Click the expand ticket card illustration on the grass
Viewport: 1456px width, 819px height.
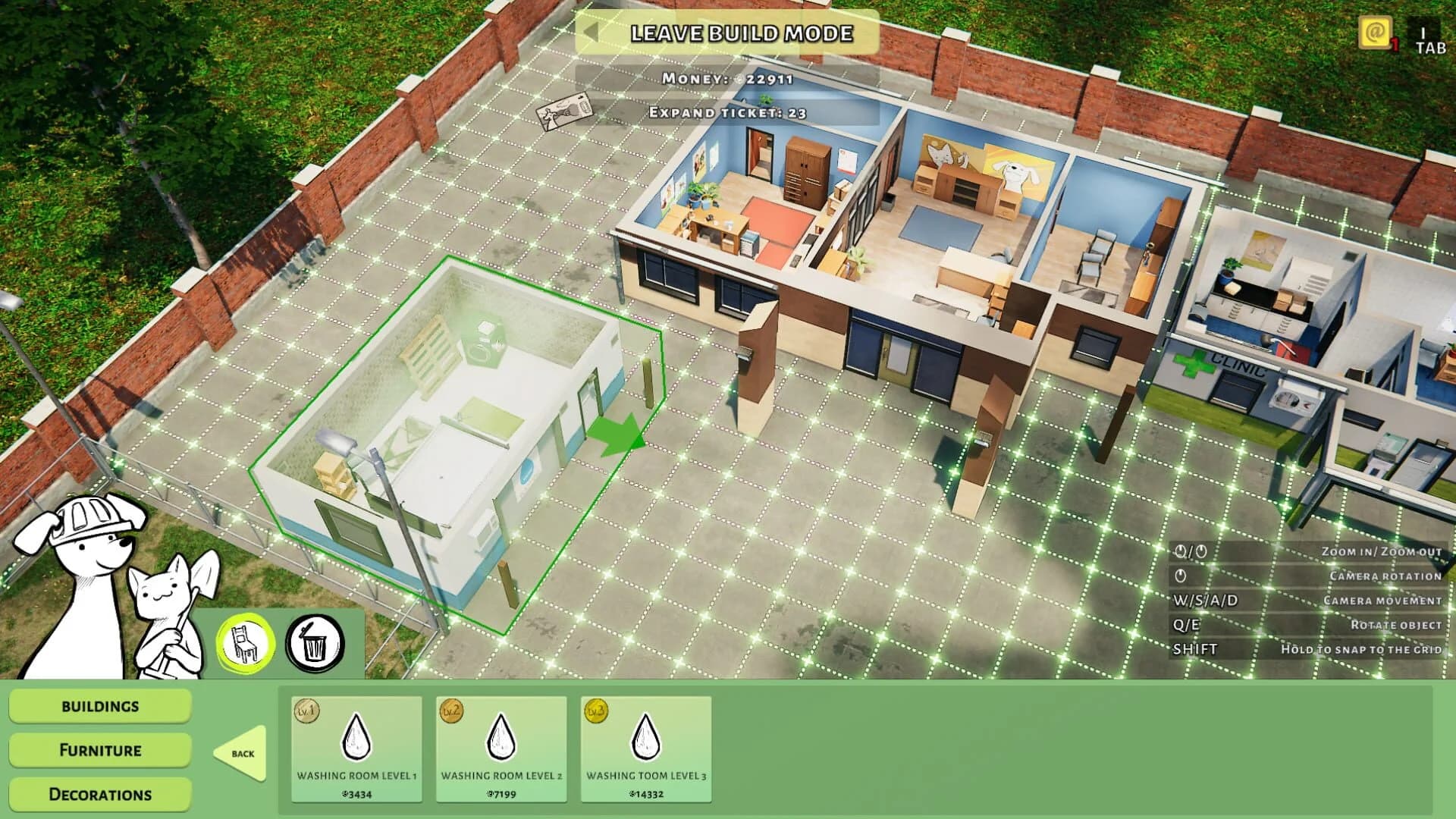565,114
